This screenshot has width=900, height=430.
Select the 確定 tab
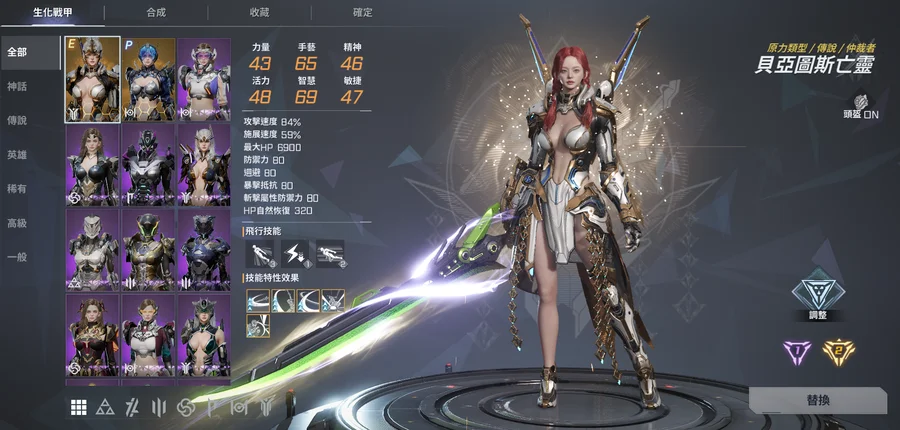[362, 13]
